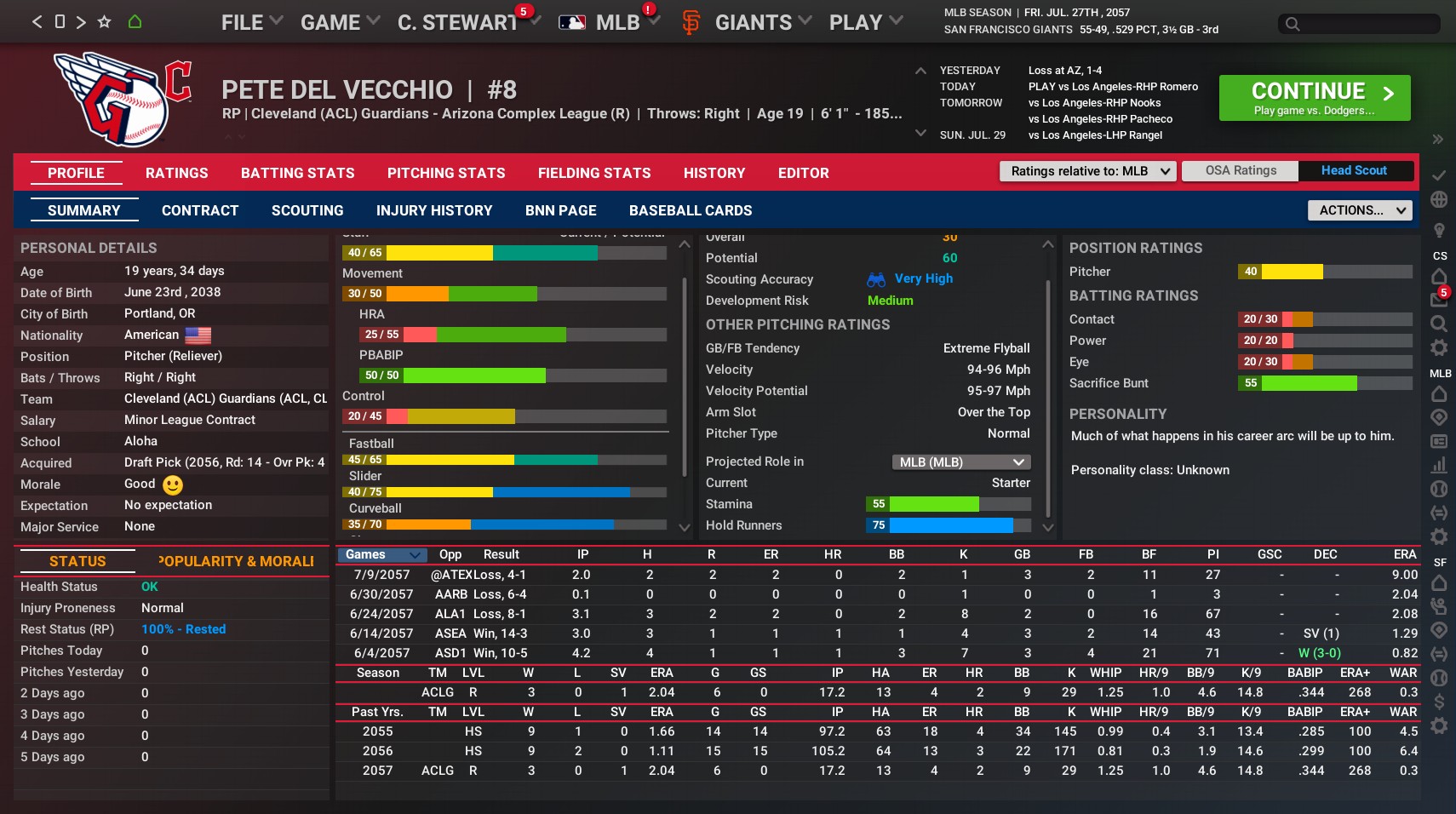Open the globe icon below the checkmark

1440,199
